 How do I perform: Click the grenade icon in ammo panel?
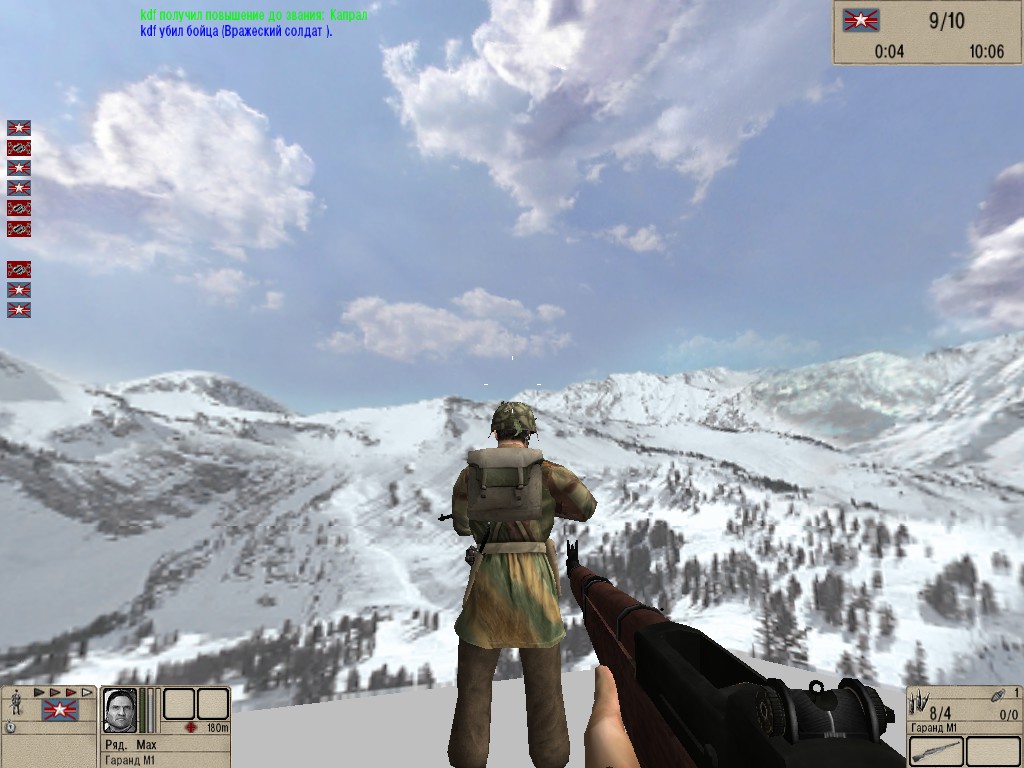tap(997, 694)
